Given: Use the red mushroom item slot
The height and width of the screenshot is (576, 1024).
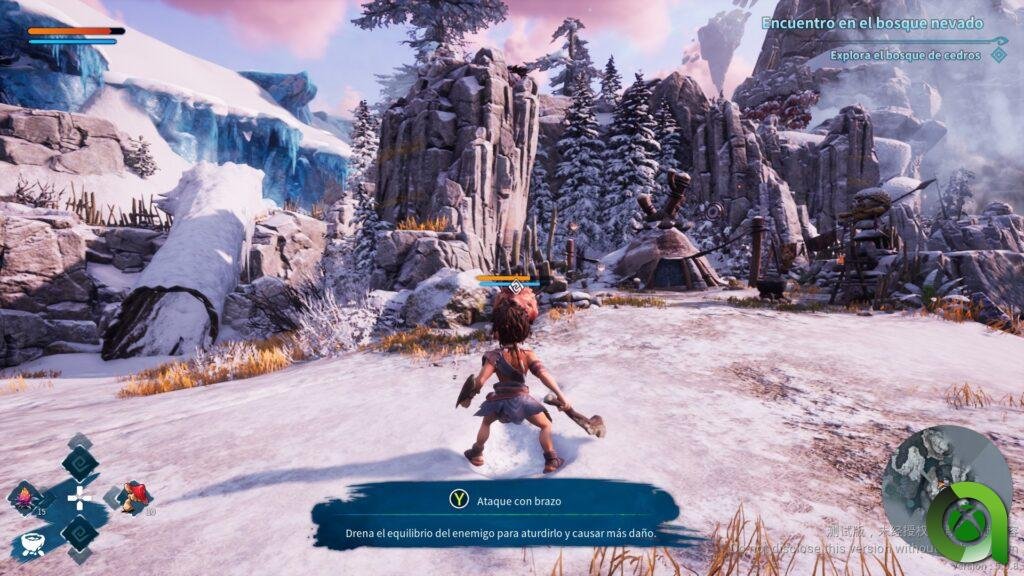Looking at the screenshot, I should pos(134,496).
